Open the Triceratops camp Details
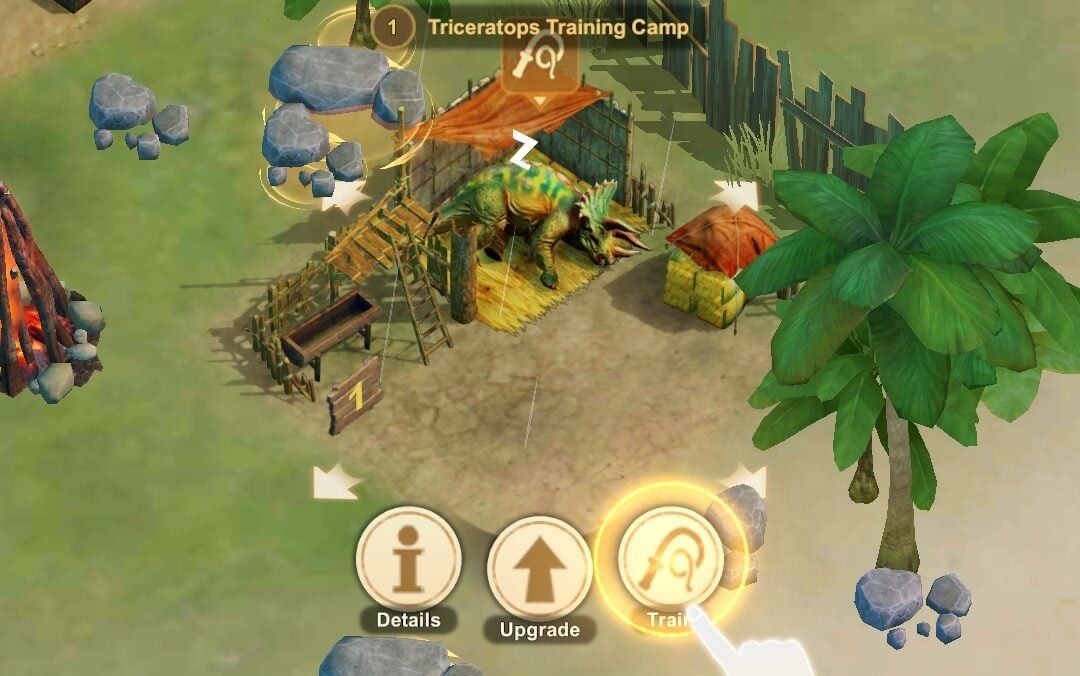This screenshot has width=1080, height=676. click(x=408, y=559)
